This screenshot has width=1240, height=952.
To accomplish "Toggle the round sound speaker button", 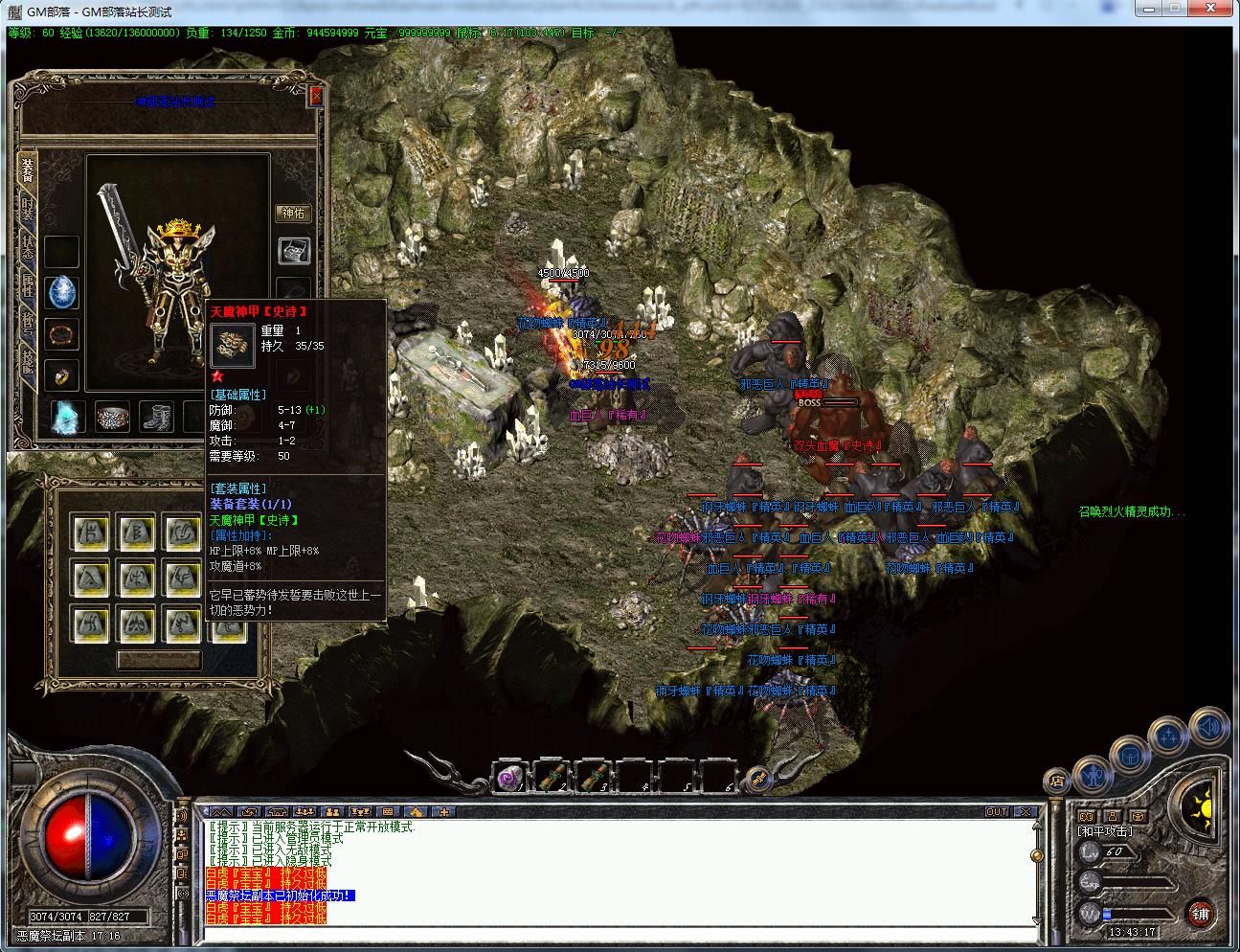I will click(1208, 728).
